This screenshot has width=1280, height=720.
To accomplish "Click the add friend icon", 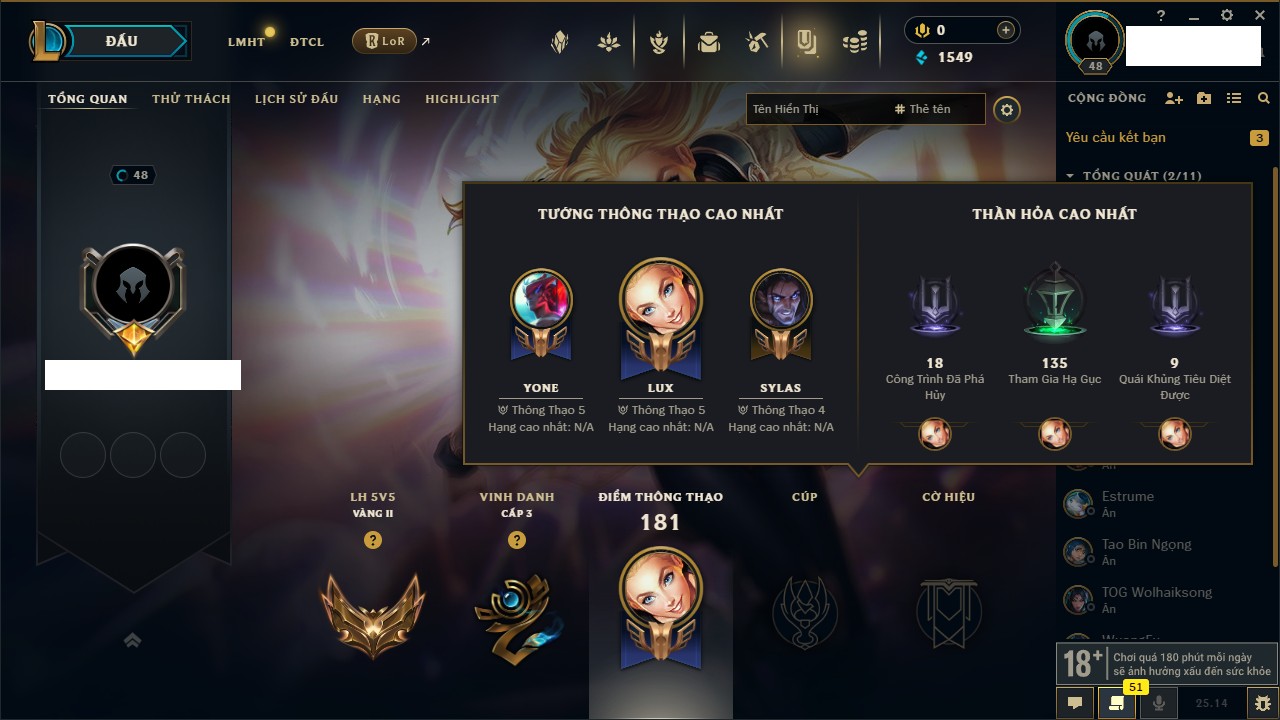I will (x=1174, y=99).
